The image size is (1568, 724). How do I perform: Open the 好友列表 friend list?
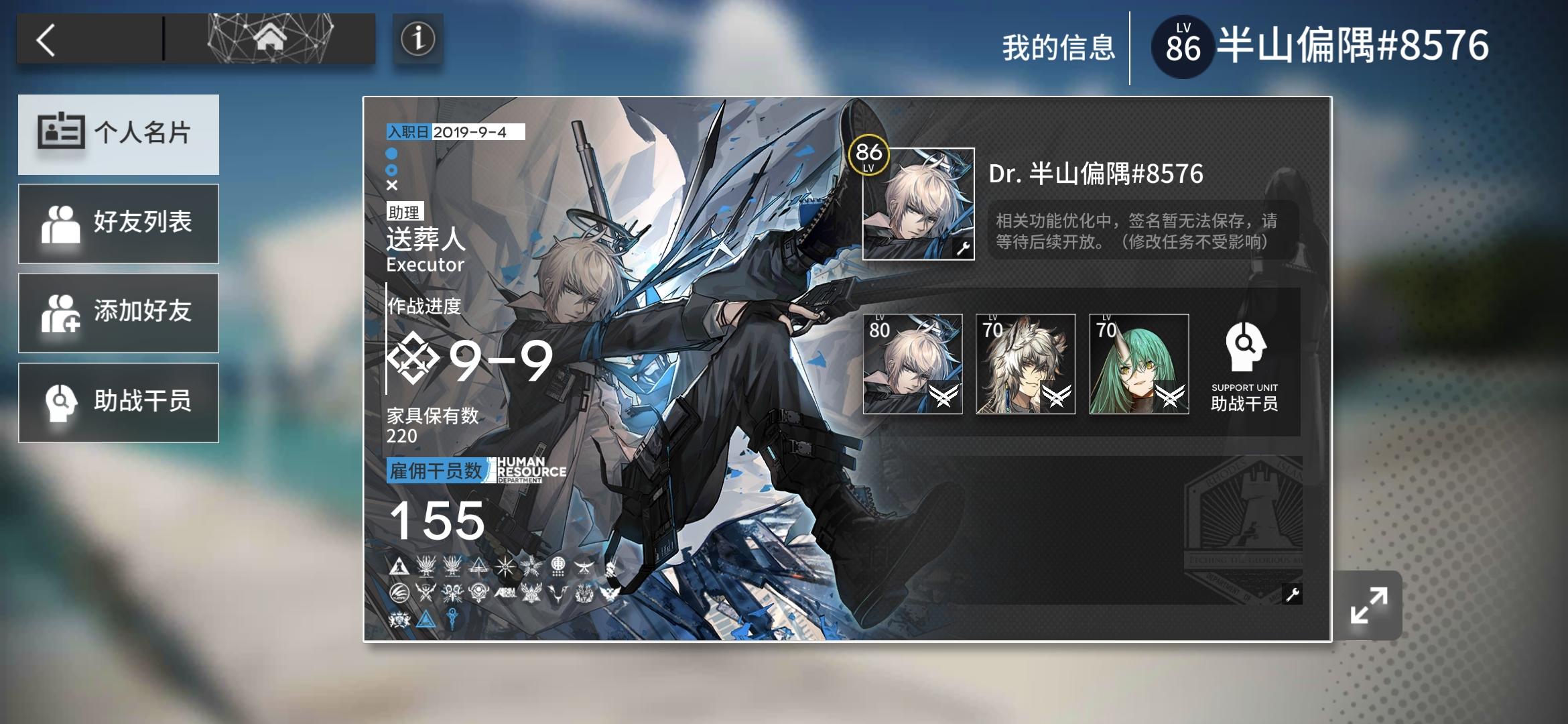coord(119,223)
